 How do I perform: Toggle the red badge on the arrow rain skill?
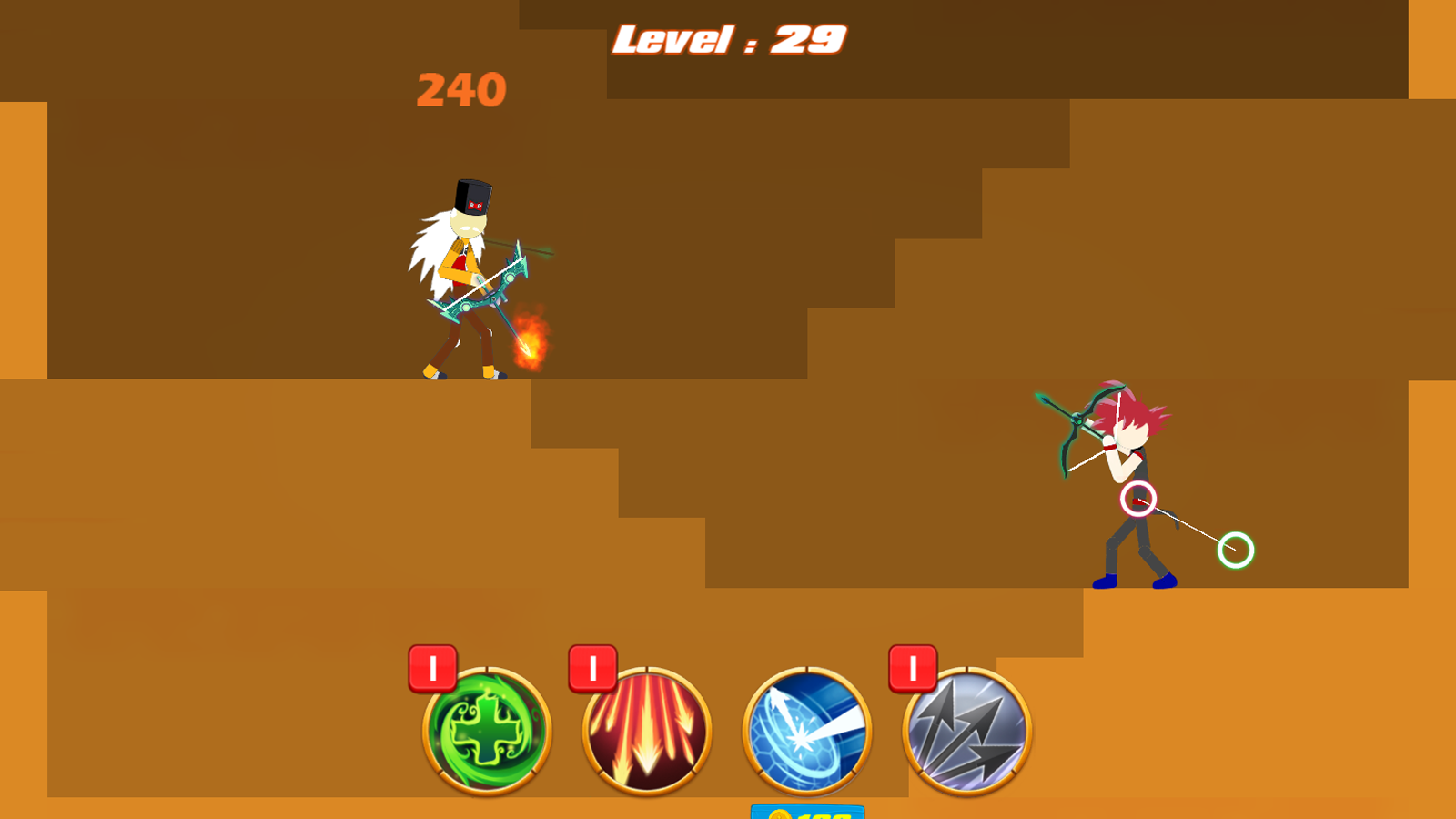[x=591, y=666]
